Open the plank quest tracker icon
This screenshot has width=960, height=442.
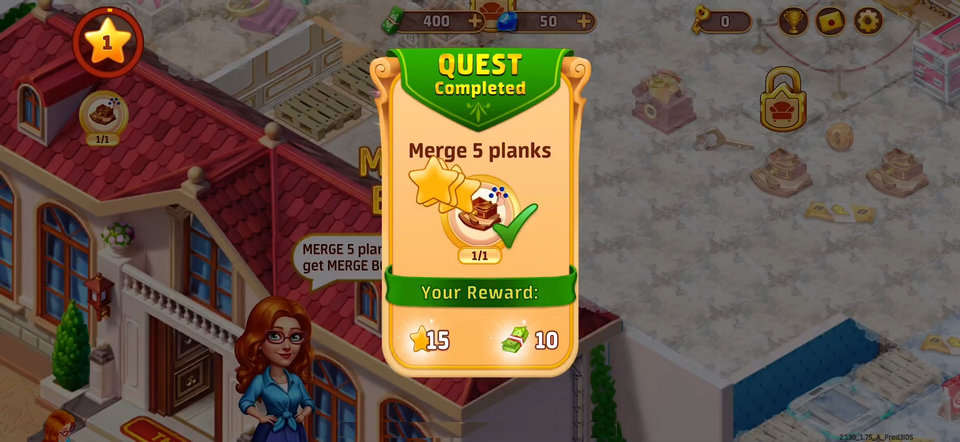tap(102, 114)
